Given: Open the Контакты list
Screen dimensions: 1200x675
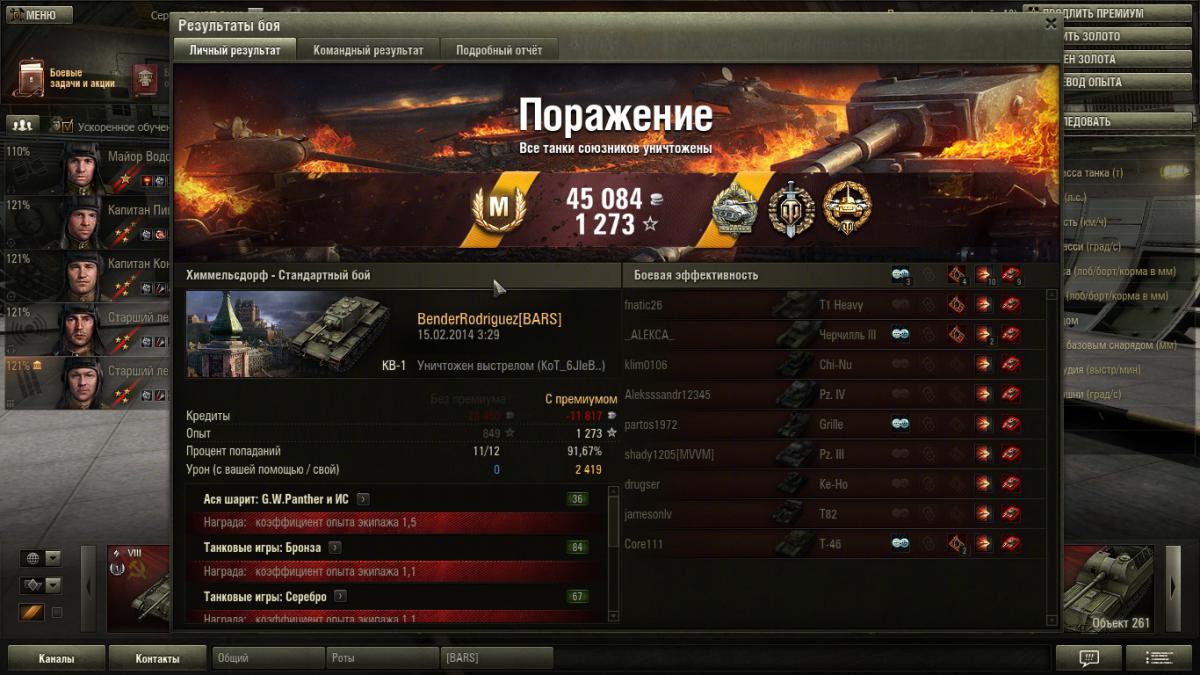Looking at the screenshot, I should [x=158, y=659].
